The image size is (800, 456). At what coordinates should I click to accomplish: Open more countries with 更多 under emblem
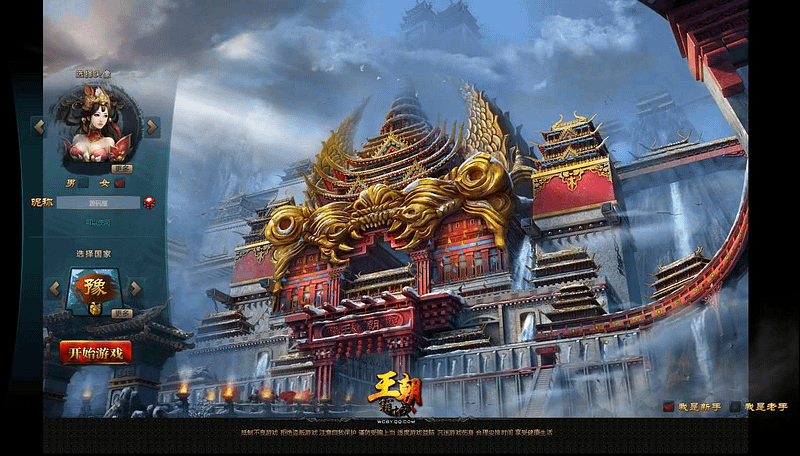122,313
